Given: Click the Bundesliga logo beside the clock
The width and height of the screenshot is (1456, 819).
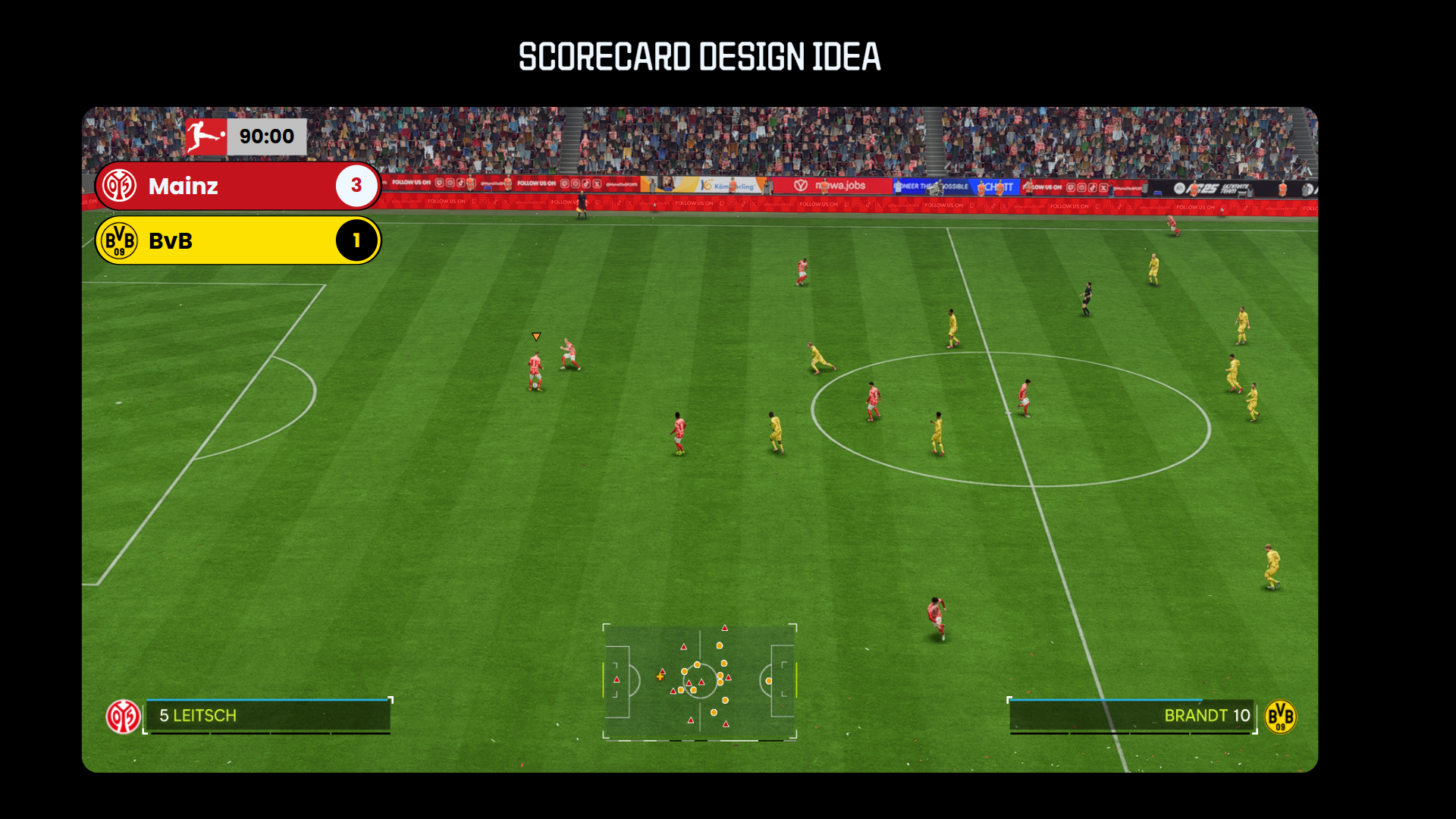Looking at the screenshot, I should (206, 136).
